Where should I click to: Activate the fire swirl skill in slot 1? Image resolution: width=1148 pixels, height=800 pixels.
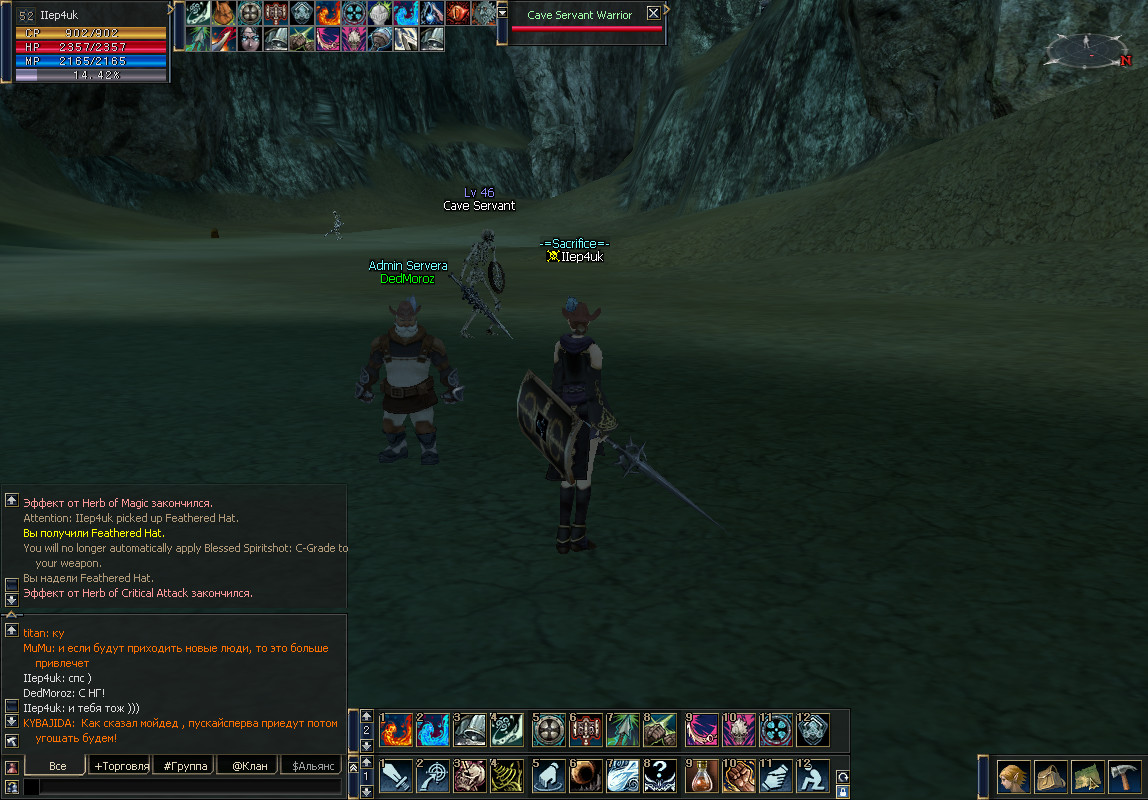397,730
